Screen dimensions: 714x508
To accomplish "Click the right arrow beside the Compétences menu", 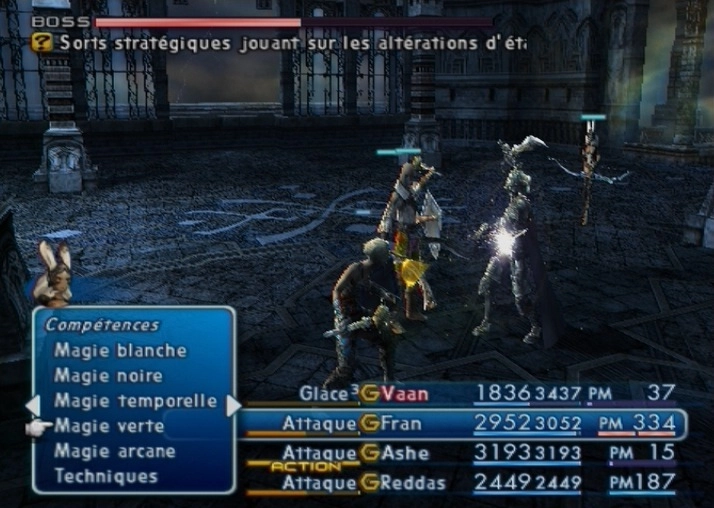I will click(x=234, y=405).
